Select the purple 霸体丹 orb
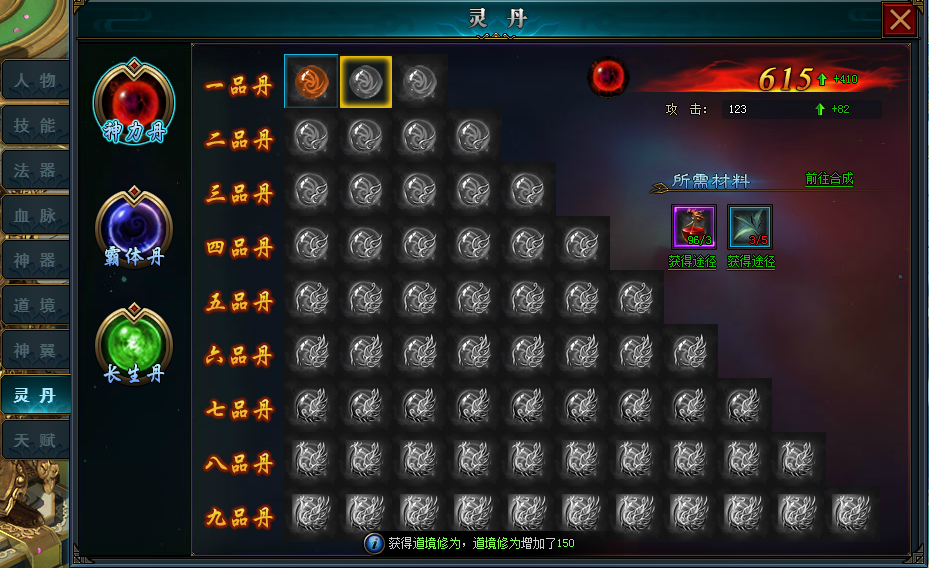This screenshot has height=568, width=929. (133, 222)
